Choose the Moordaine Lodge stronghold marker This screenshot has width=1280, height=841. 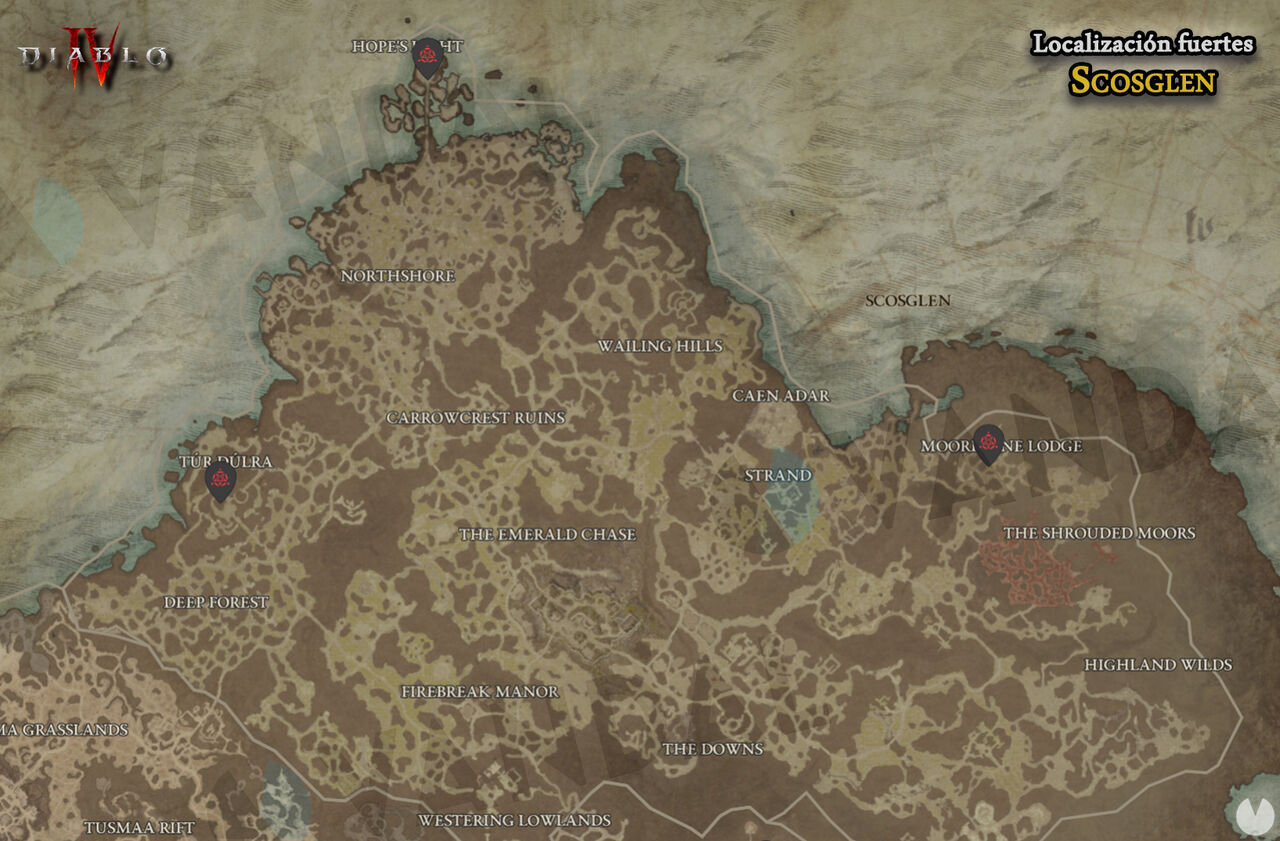click(988, 443)
